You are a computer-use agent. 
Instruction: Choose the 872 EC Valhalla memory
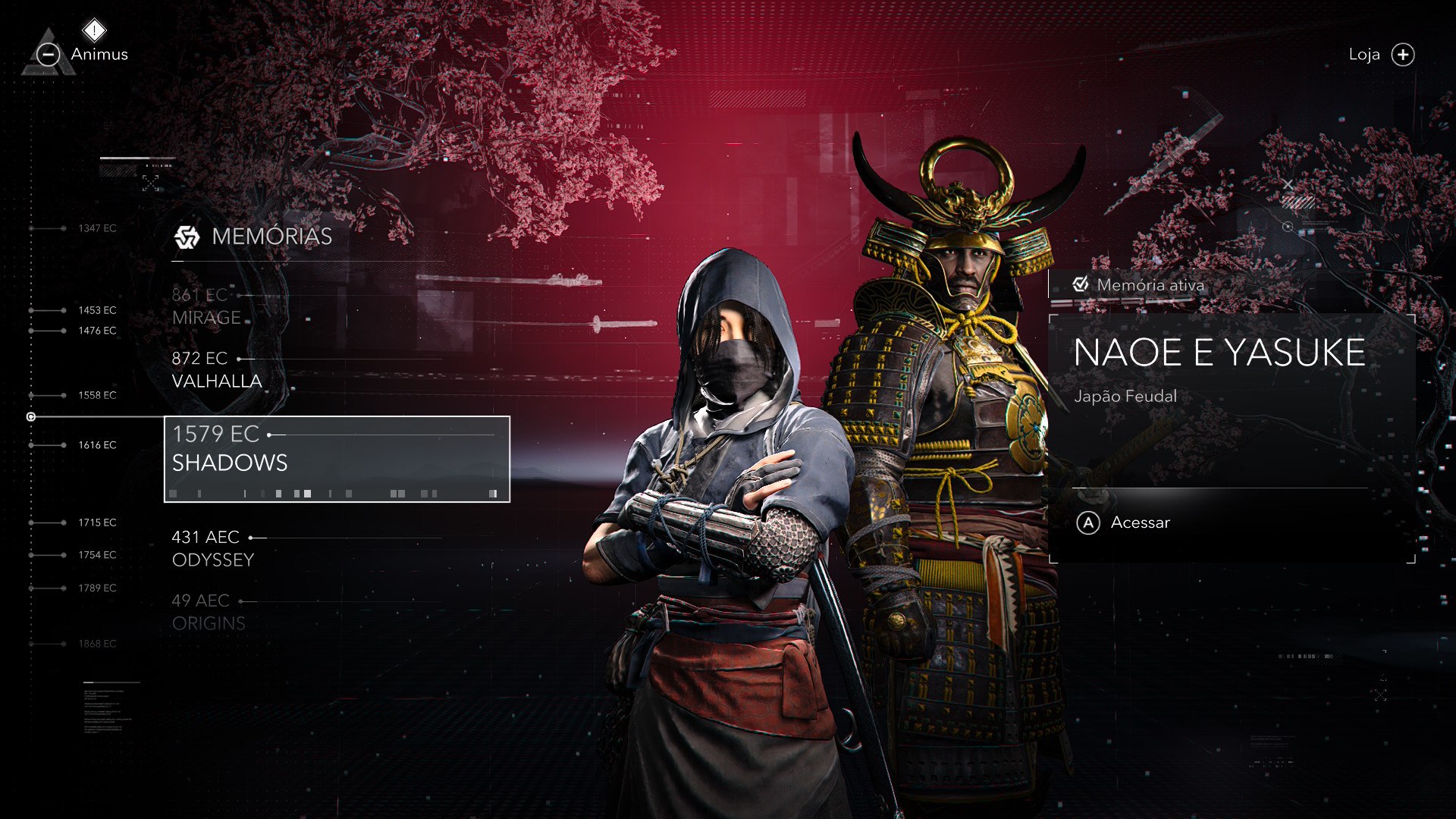(x=217, y=369)
